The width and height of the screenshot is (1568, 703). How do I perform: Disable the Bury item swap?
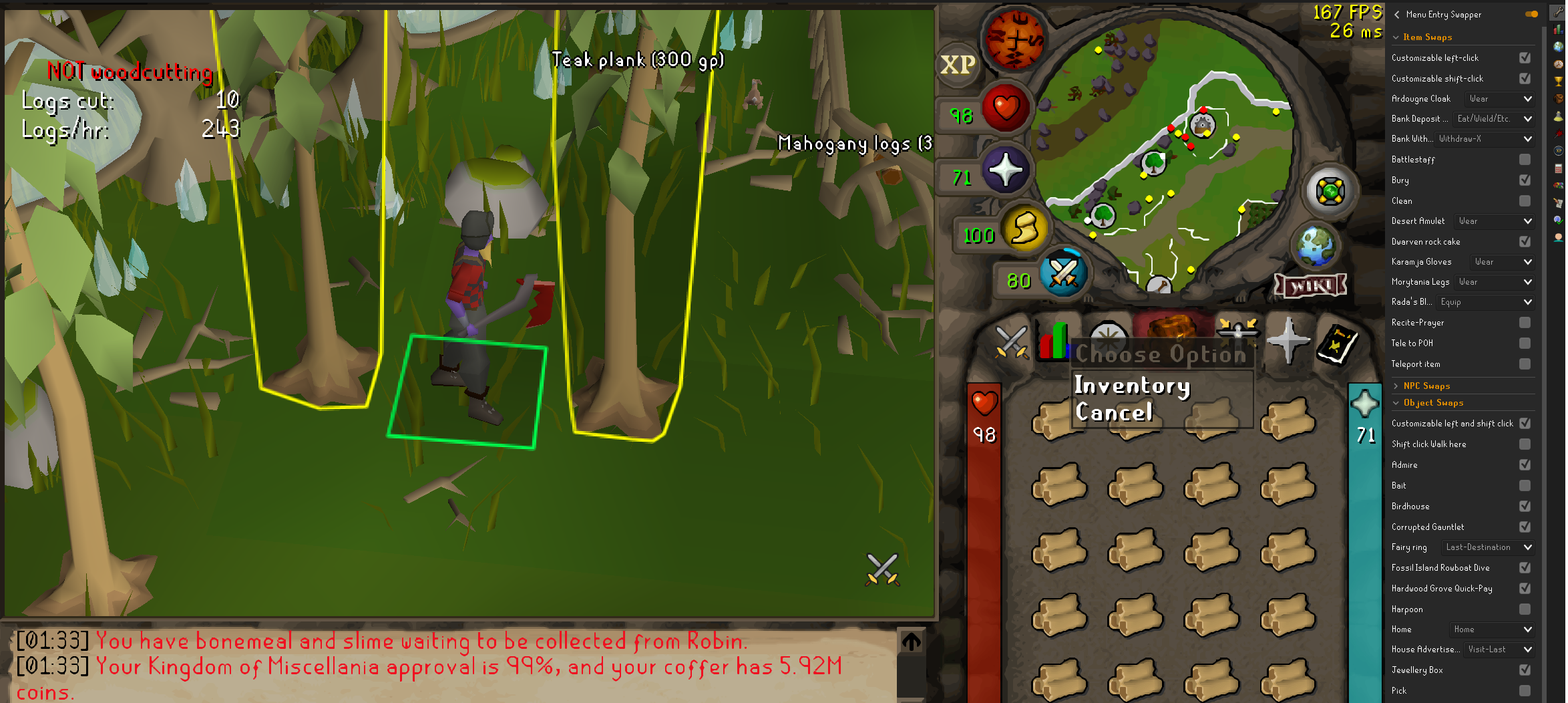point(1523,180)
